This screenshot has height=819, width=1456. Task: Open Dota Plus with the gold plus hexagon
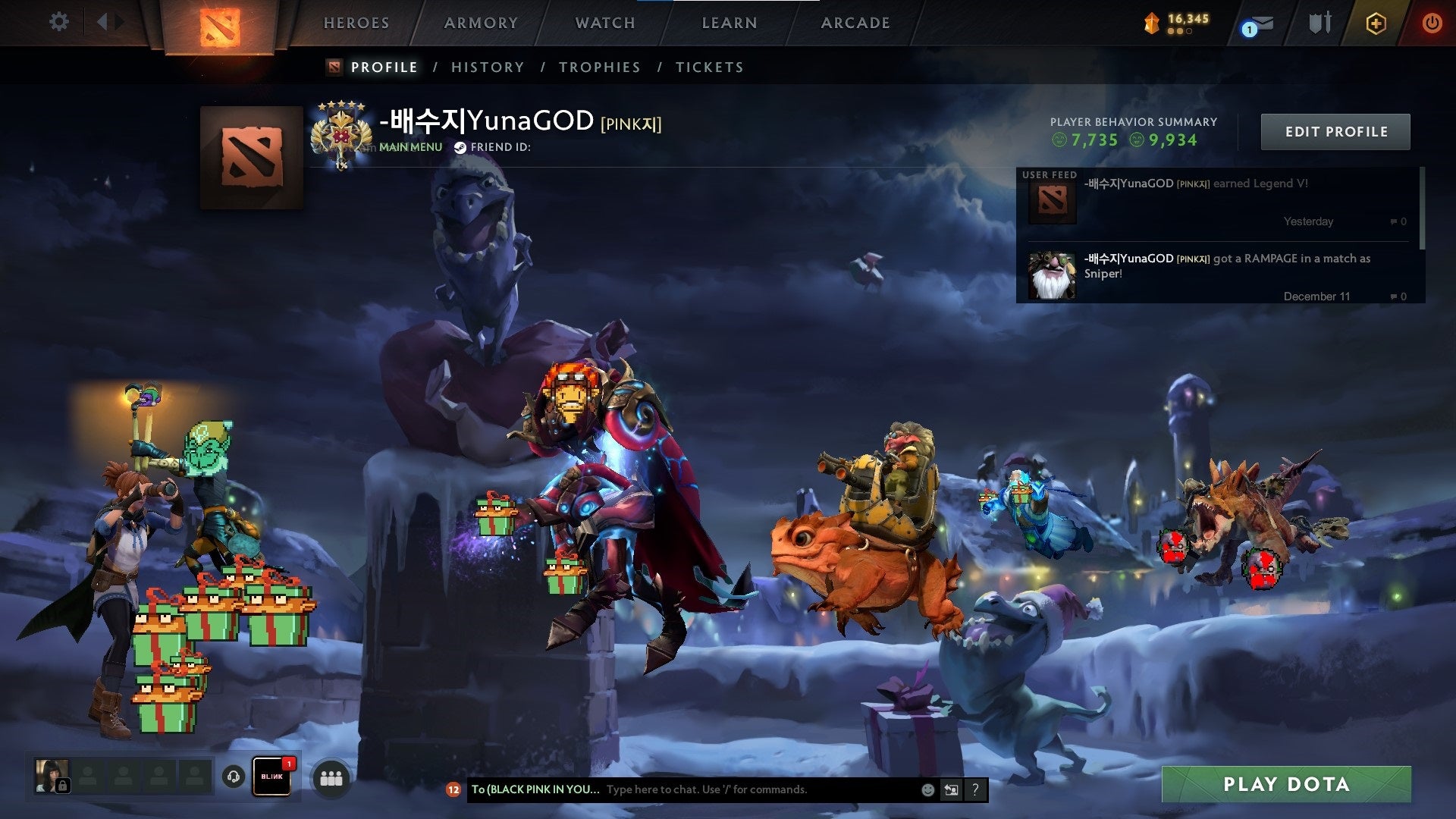pyautogui.click(x=1375, y=23)
